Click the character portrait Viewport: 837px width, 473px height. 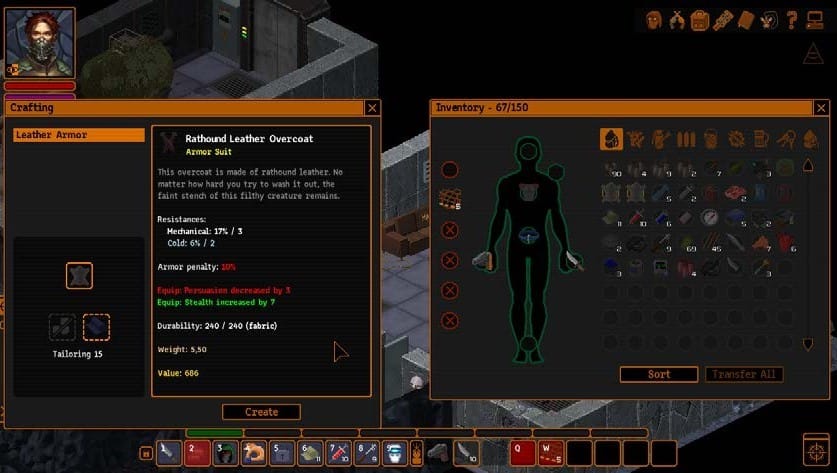point(41,43)
